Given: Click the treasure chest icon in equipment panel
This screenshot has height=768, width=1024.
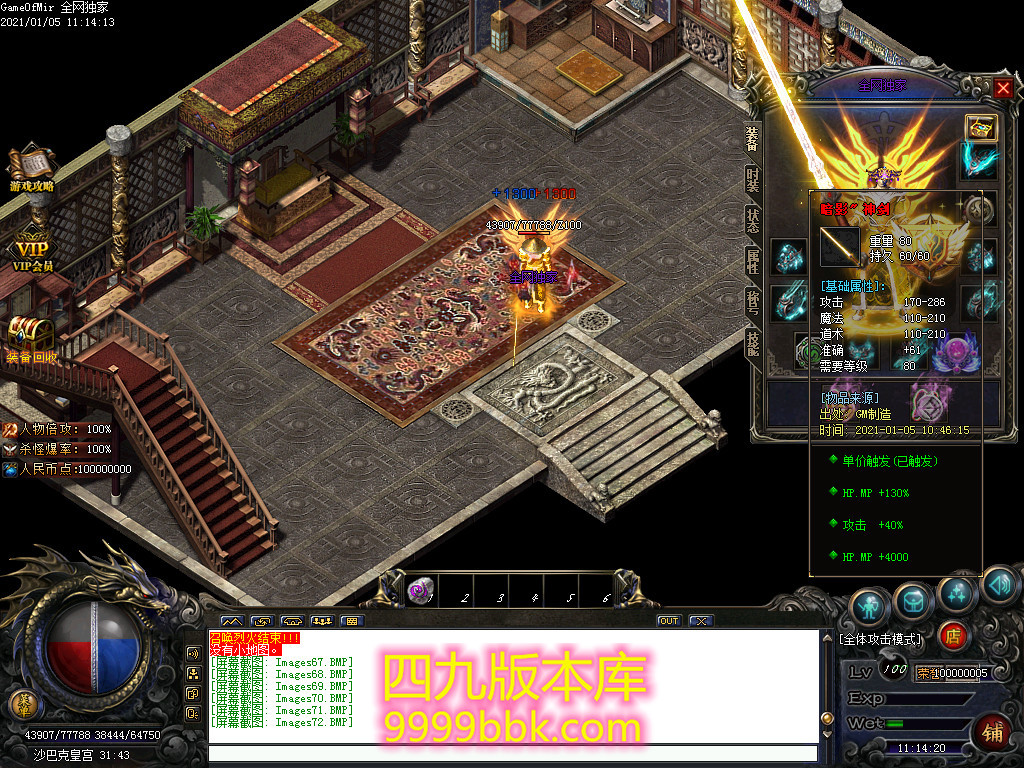Looking at the screenshot, I should 979,127.
